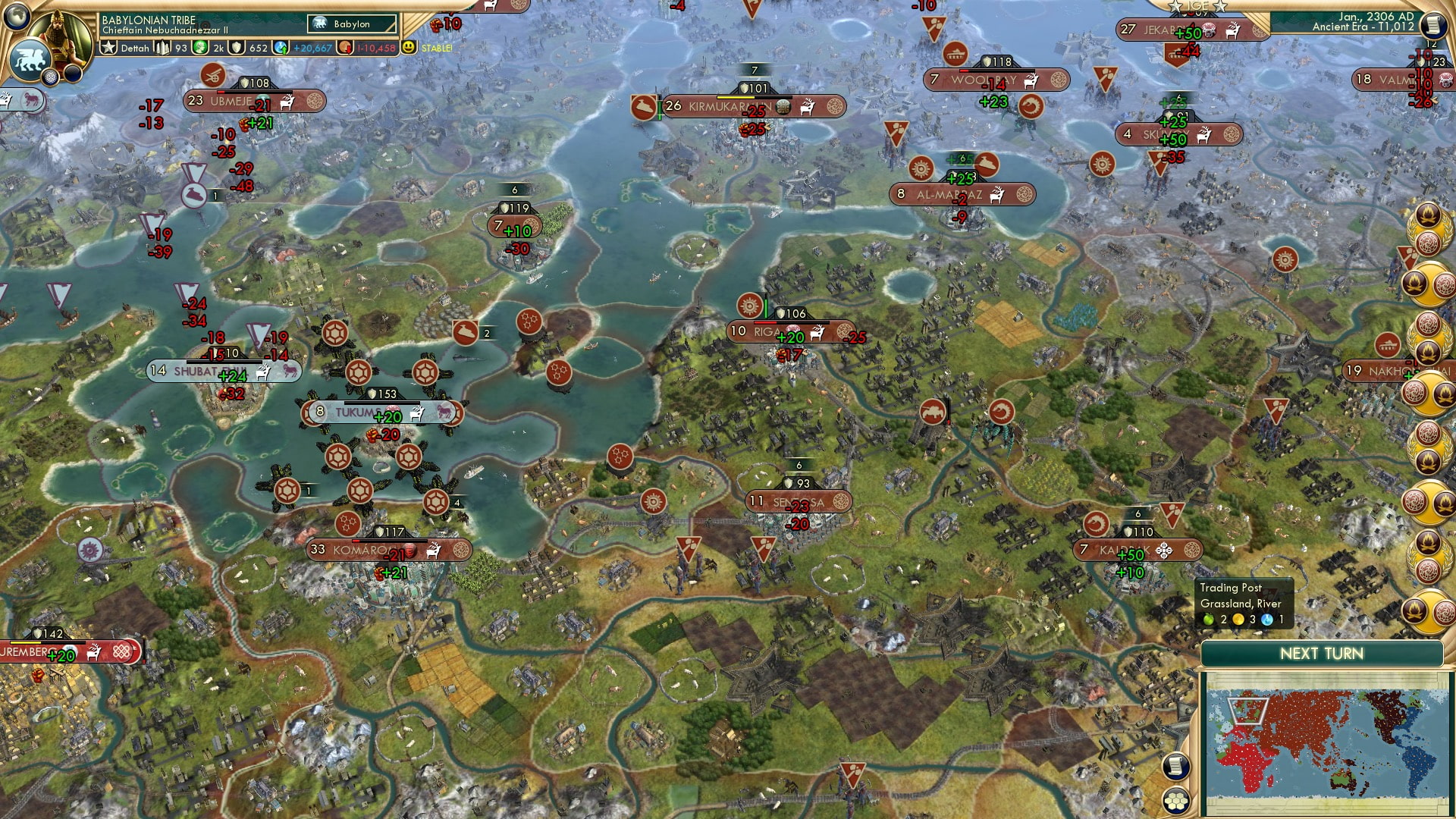Viewport: 1456px width, 819px height.
Task: Click the green treasury icon showing 2k
Action: click(202, 47)
